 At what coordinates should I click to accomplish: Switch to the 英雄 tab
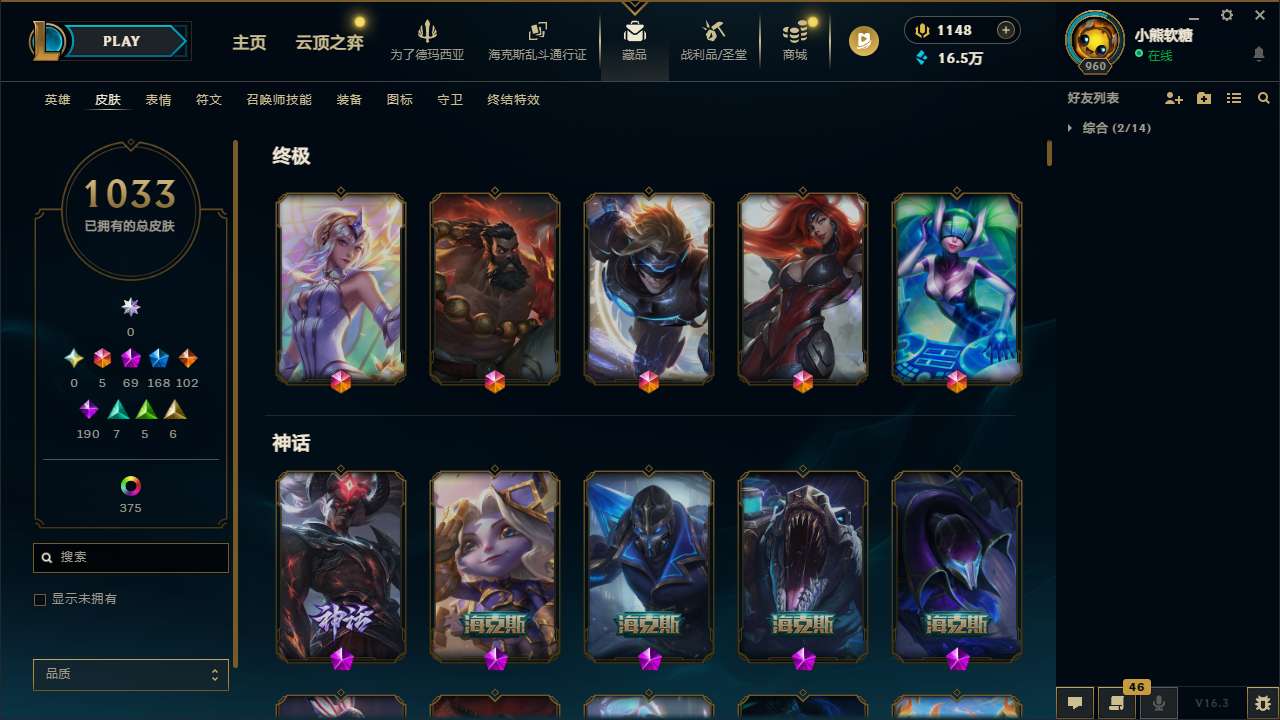[57, 100]
